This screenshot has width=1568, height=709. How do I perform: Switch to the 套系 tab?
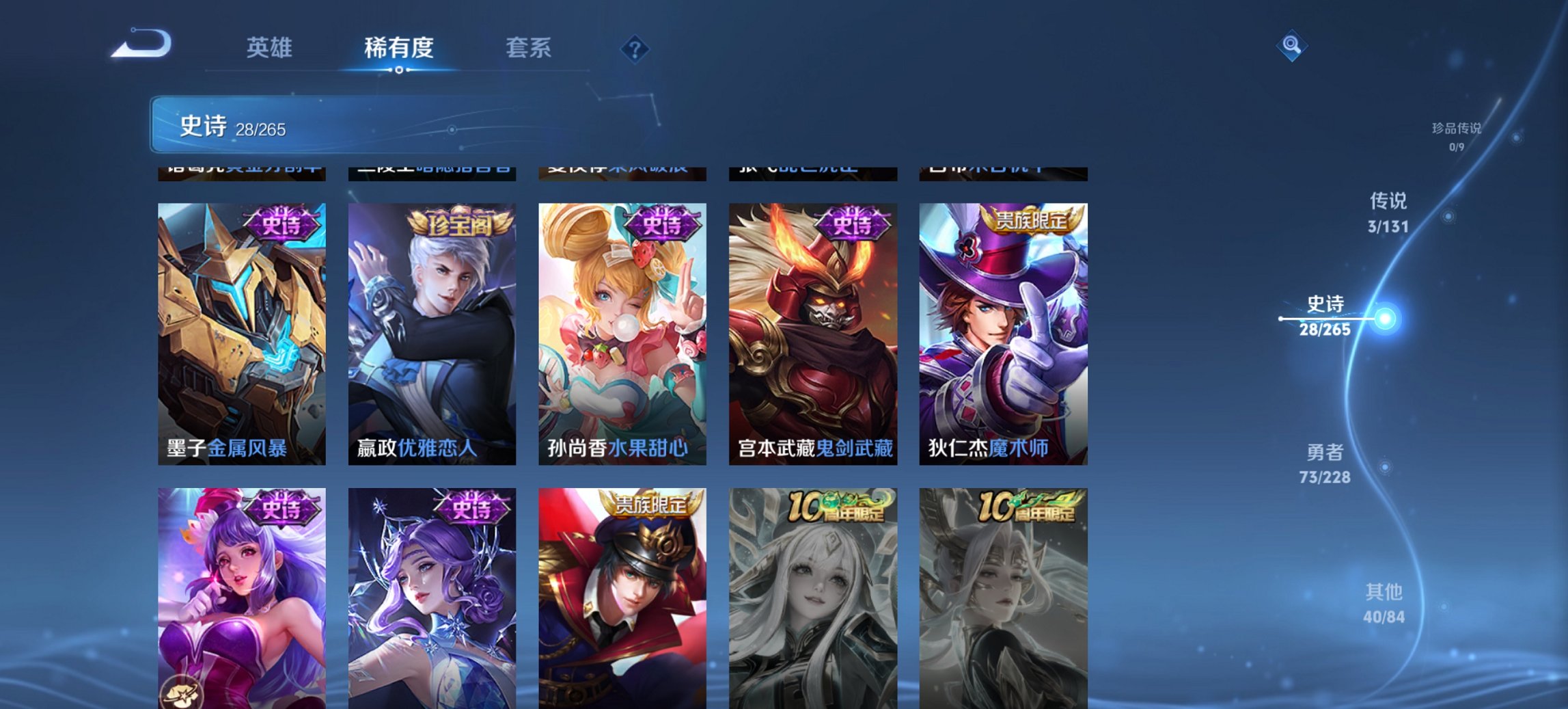click(x=529, y=48)
